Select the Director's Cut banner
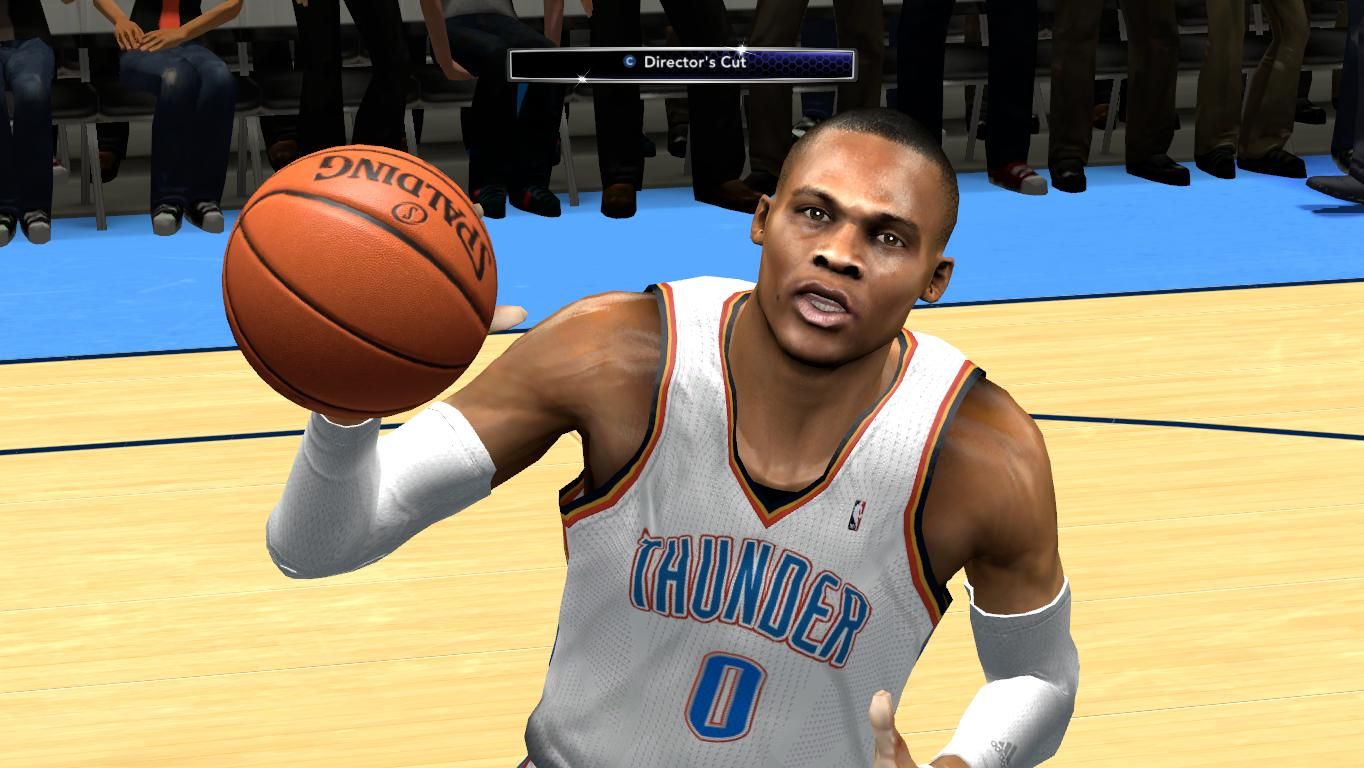Screen dimensions: 1364x768 point(682,63)
